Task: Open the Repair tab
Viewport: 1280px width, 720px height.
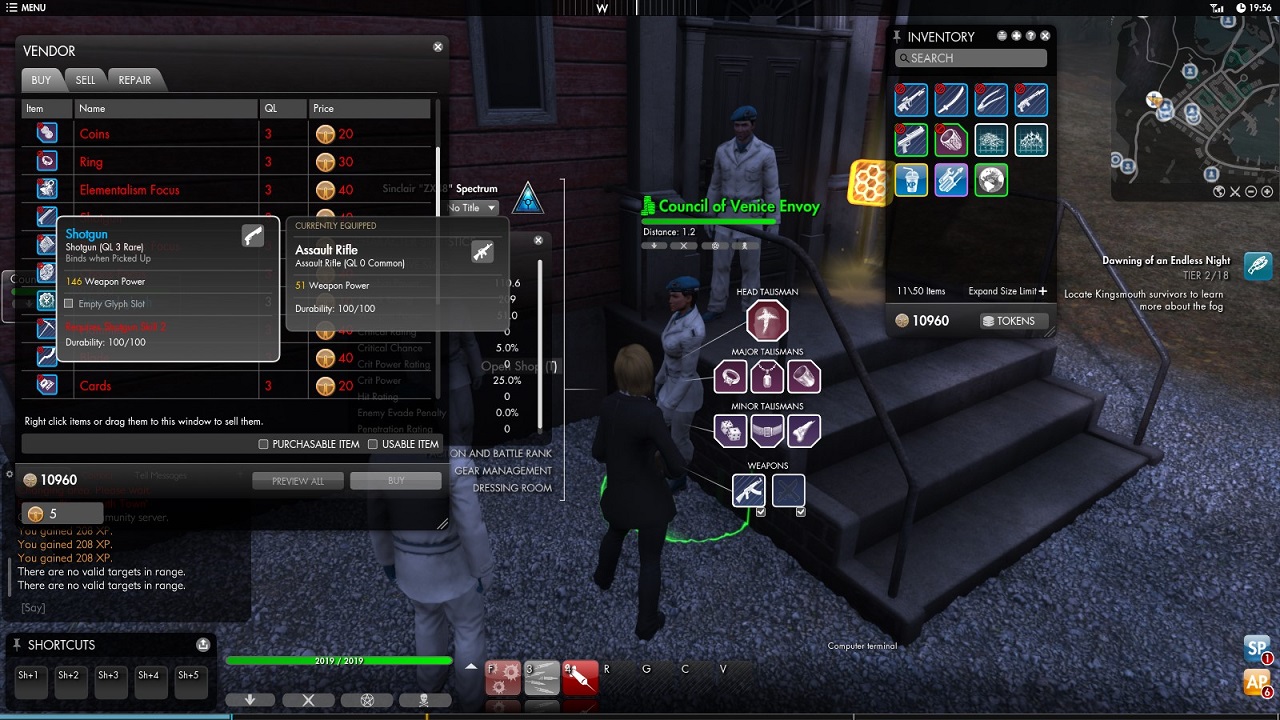Action: 134,80
